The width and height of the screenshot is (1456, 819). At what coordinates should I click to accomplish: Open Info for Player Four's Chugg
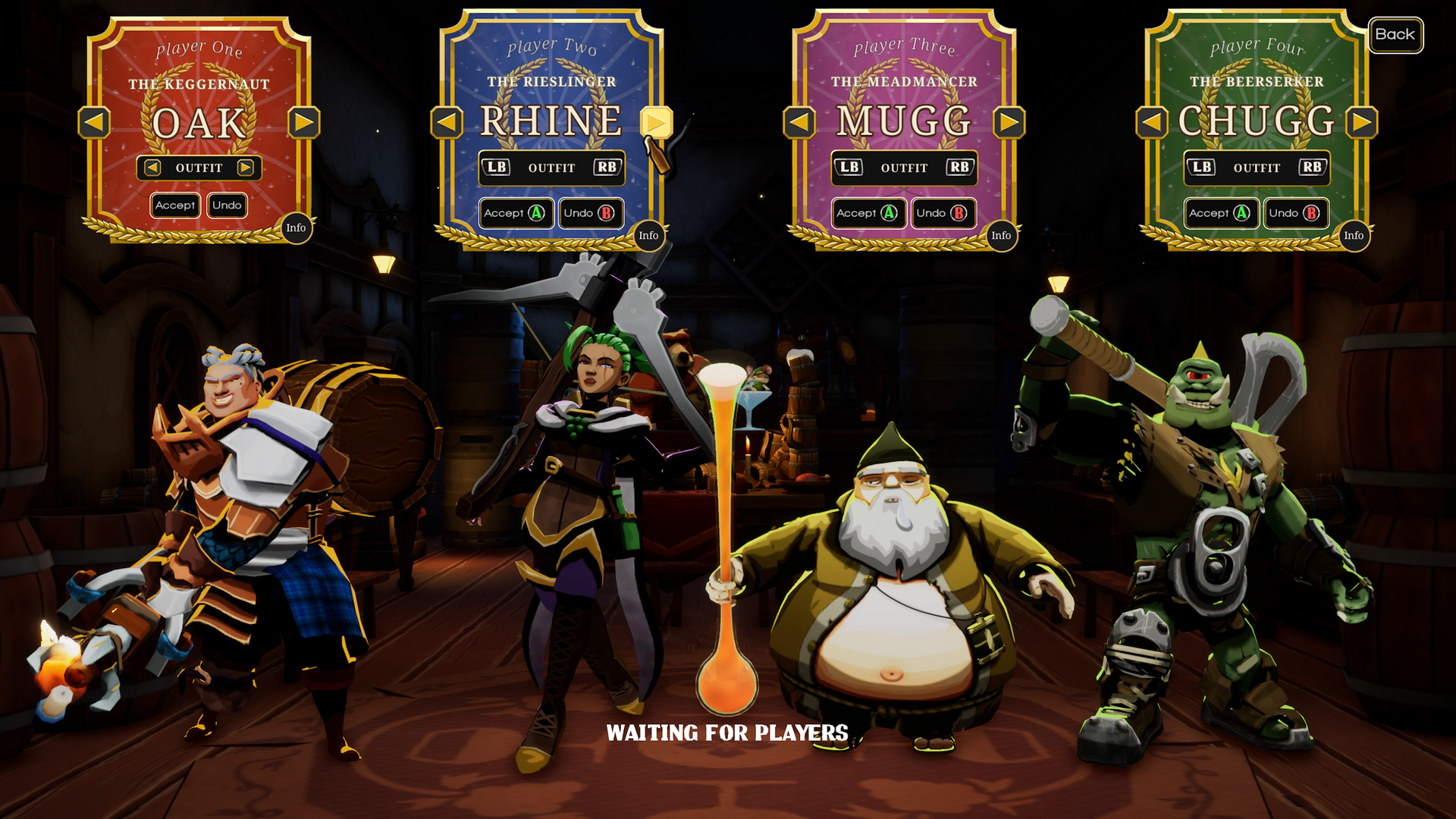pyautogui.click(x=1354, y=236)
